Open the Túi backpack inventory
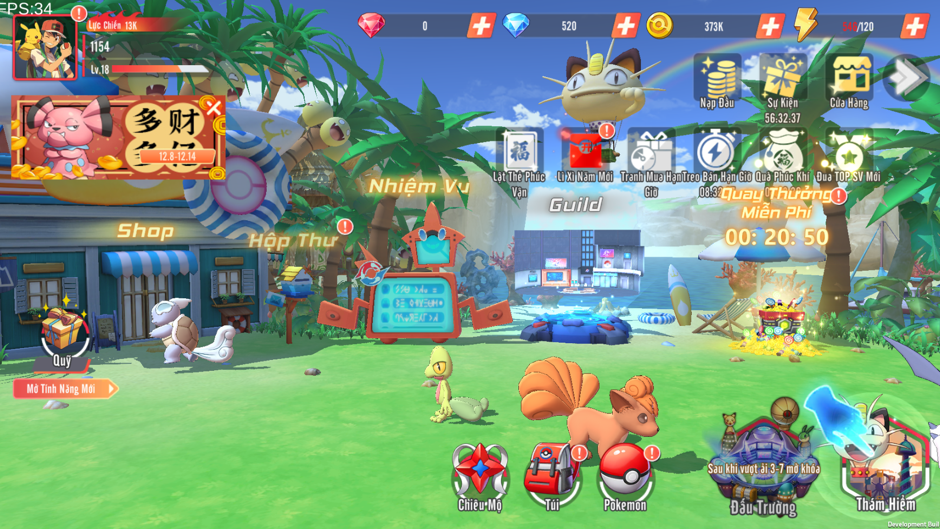Screen dimensions: 940x529 (552, 475)
